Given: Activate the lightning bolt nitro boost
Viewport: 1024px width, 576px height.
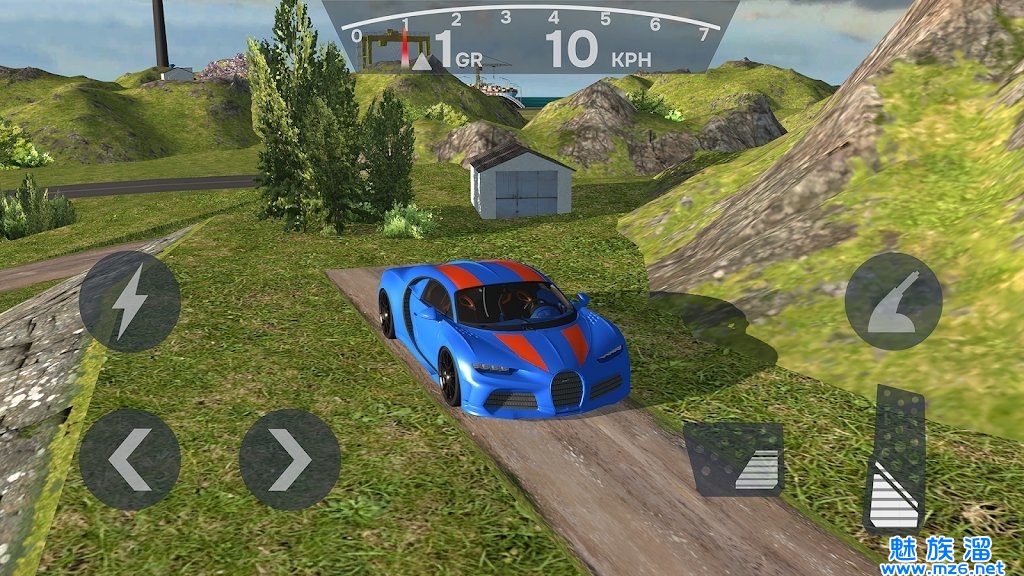Looking at the screenshot, I should click(x=130, y=301).
